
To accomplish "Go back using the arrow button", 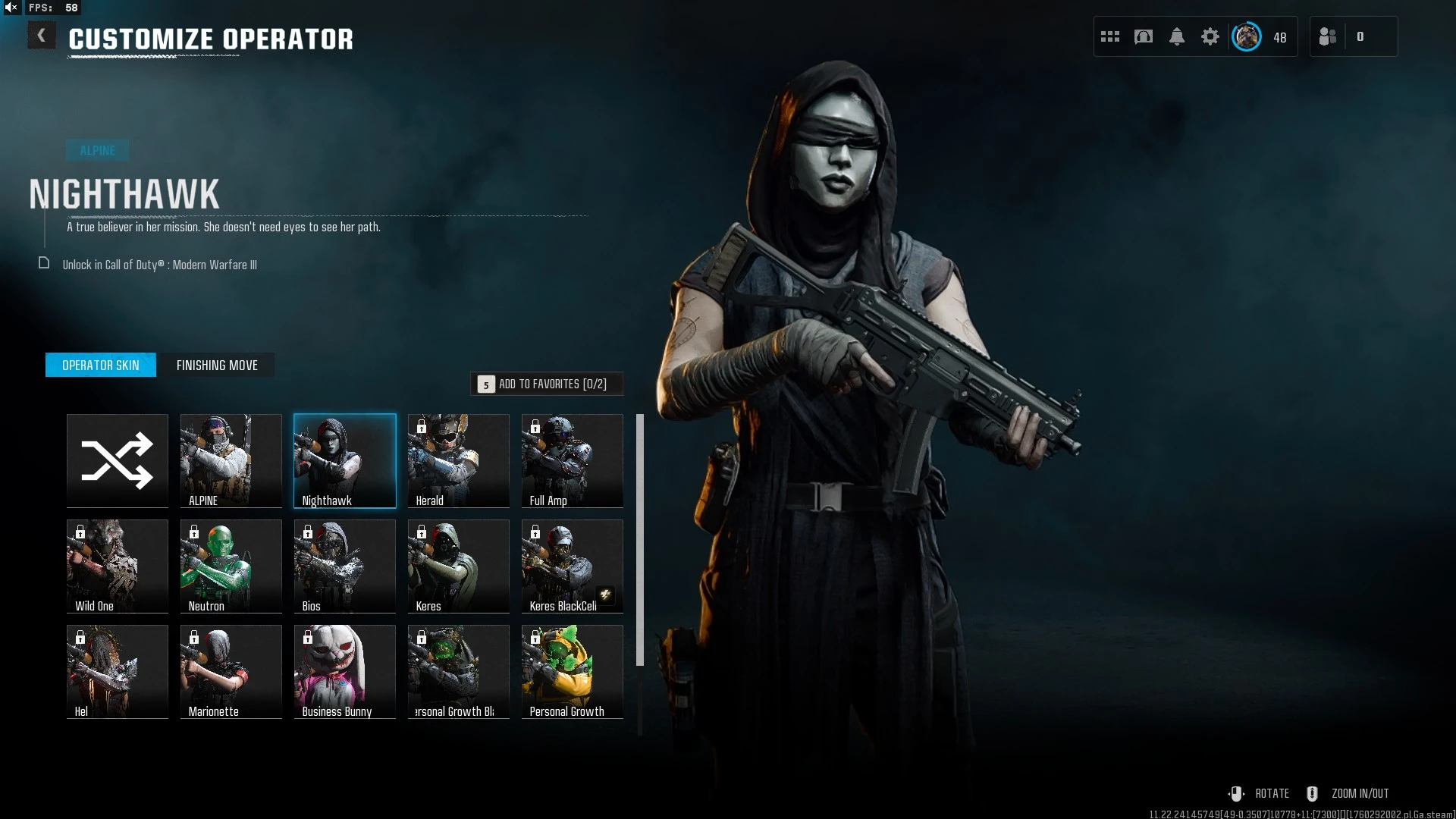I will (x=42, y=36).
